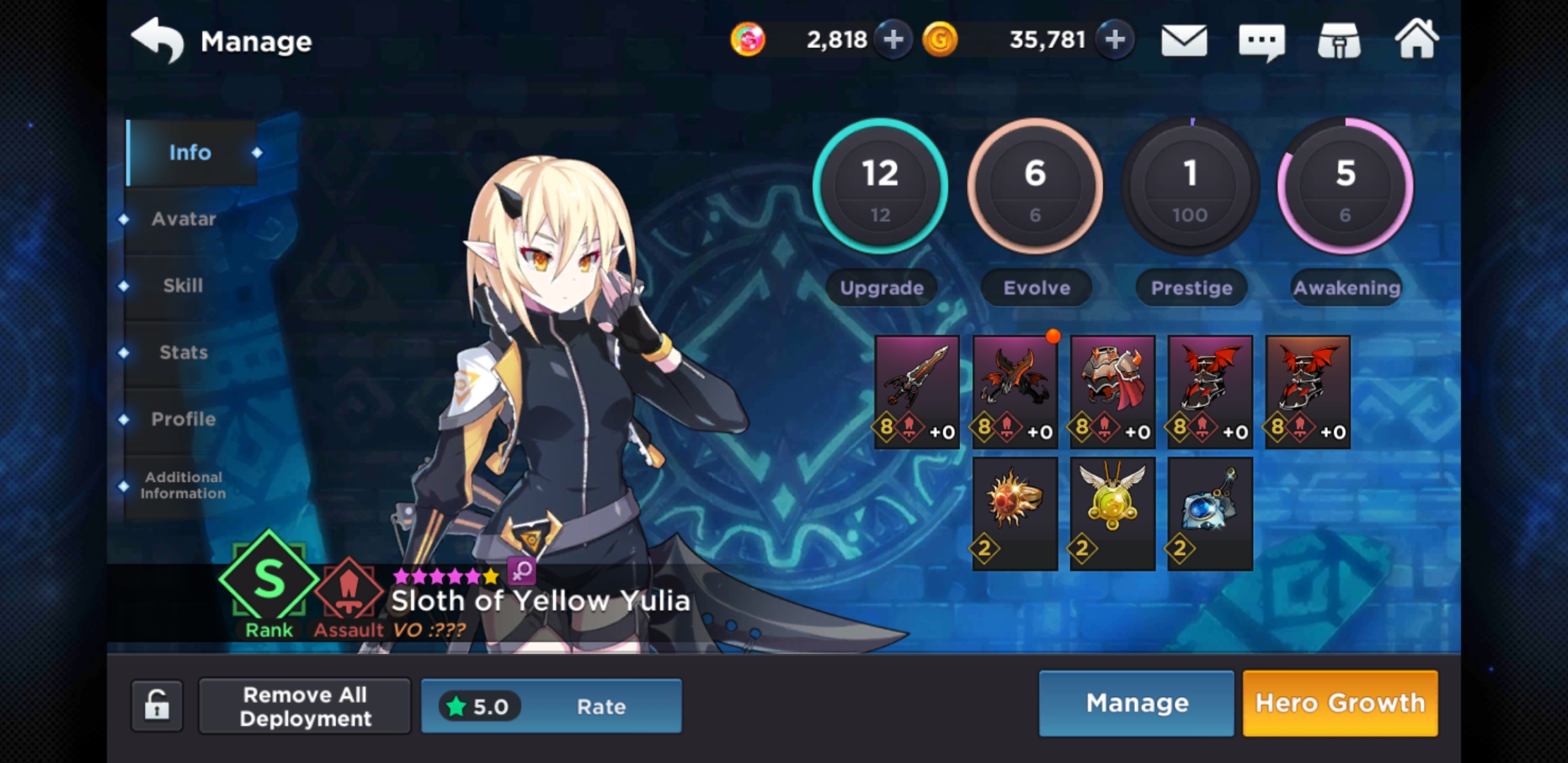Select the blue orb accessory slot
The height and width of the screenshot is (763, 1568).
click(1209, 512)
